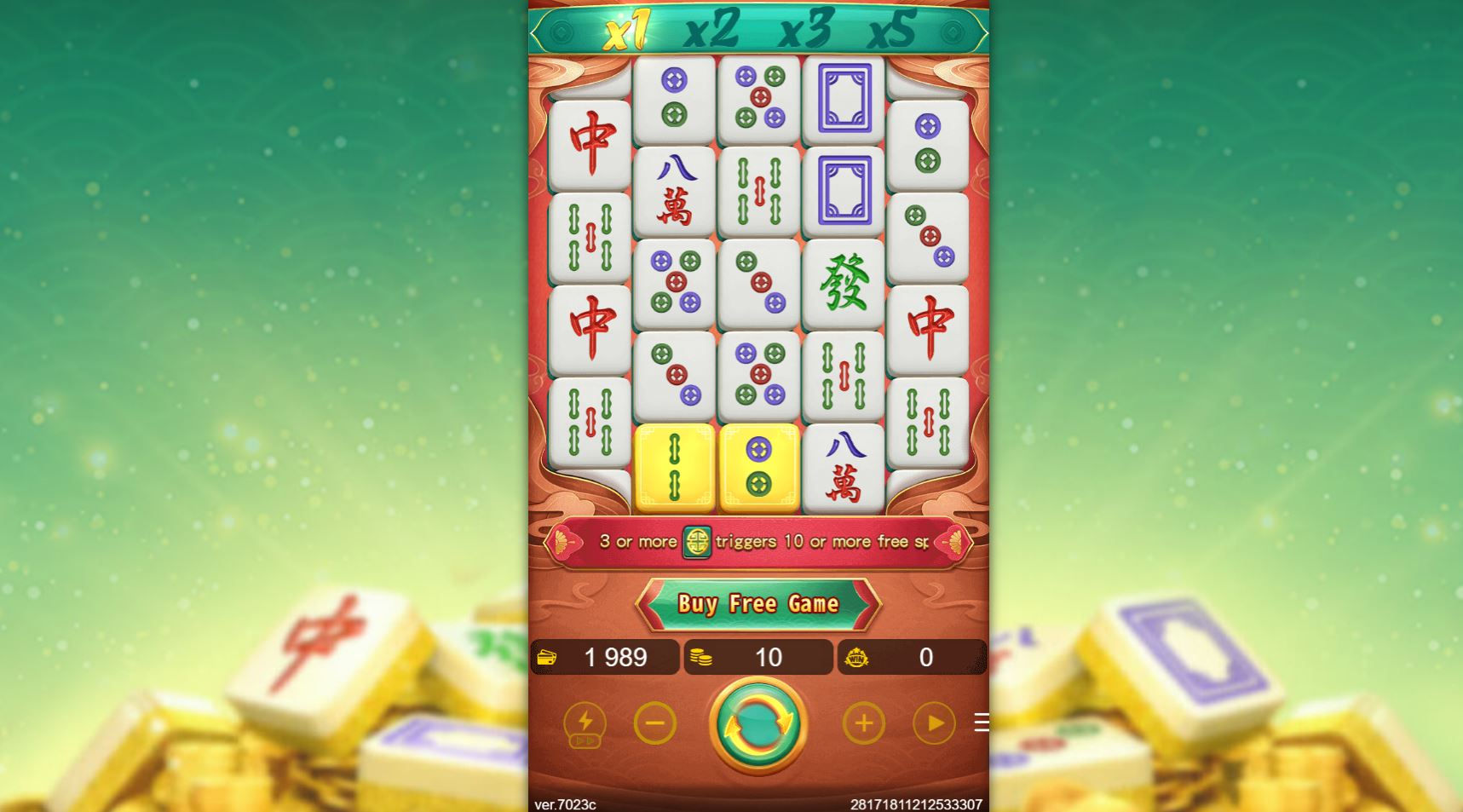Open the hamburger game menu
1463x812 pixels.
click(x=983, y=723)
